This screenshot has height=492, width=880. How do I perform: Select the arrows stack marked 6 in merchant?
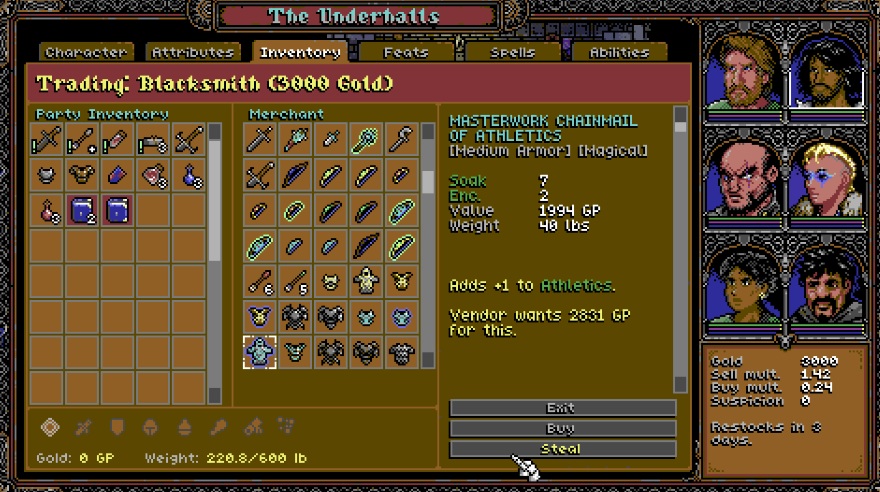click(260, 281)
